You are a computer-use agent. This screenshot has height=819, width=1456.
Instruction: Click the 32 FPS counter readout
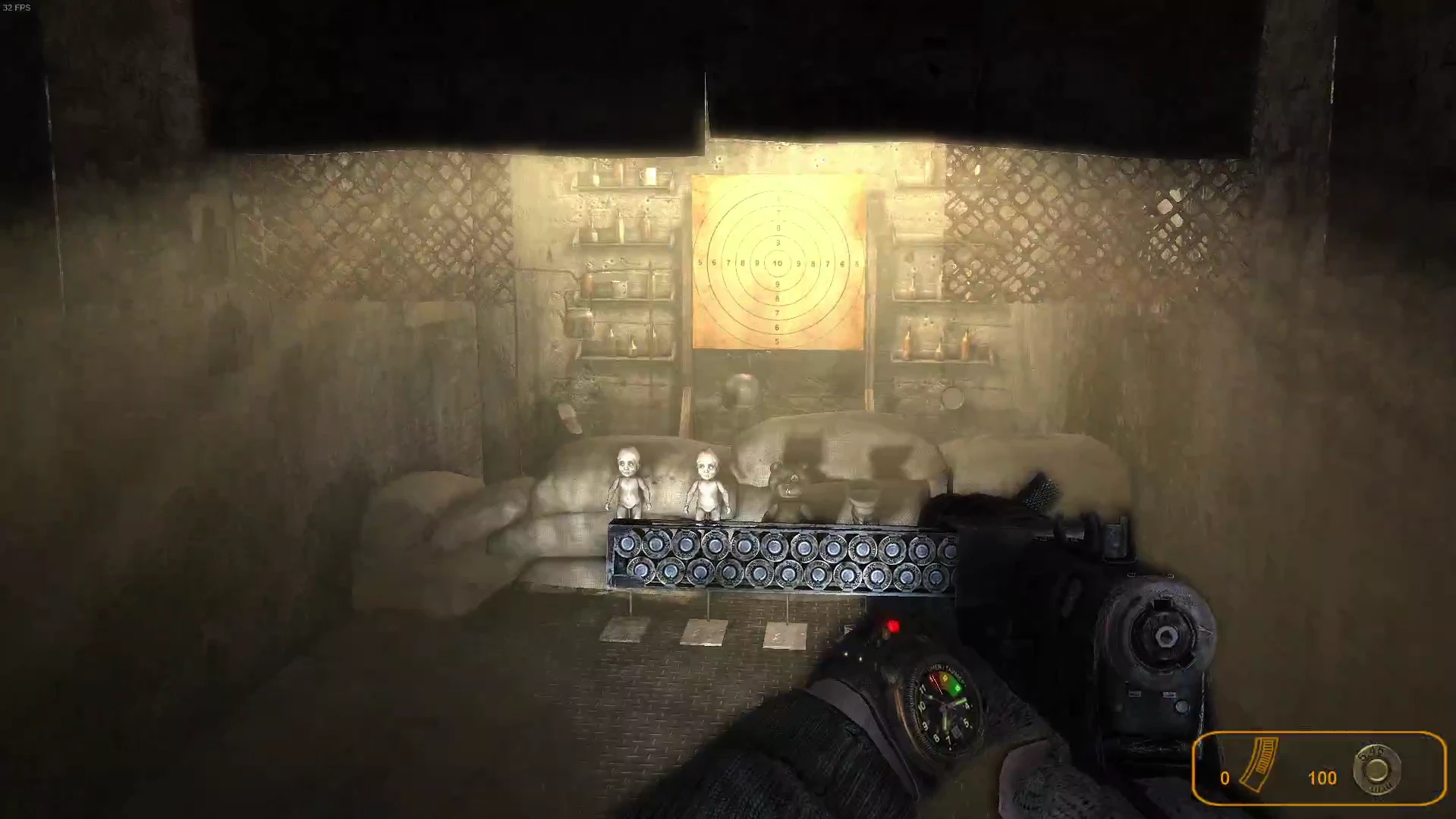coord(20,8)
